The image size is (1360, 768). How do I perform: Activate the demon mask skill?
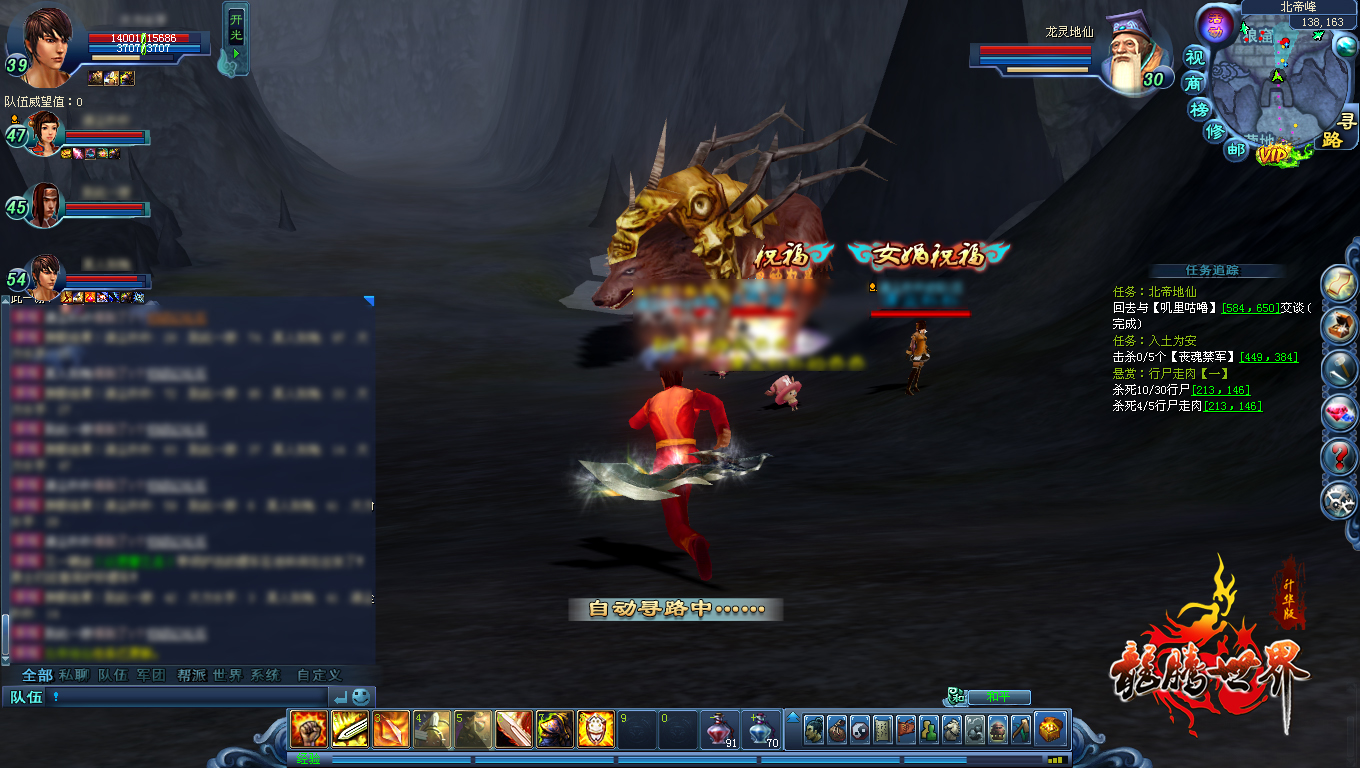tap(596, 730)
